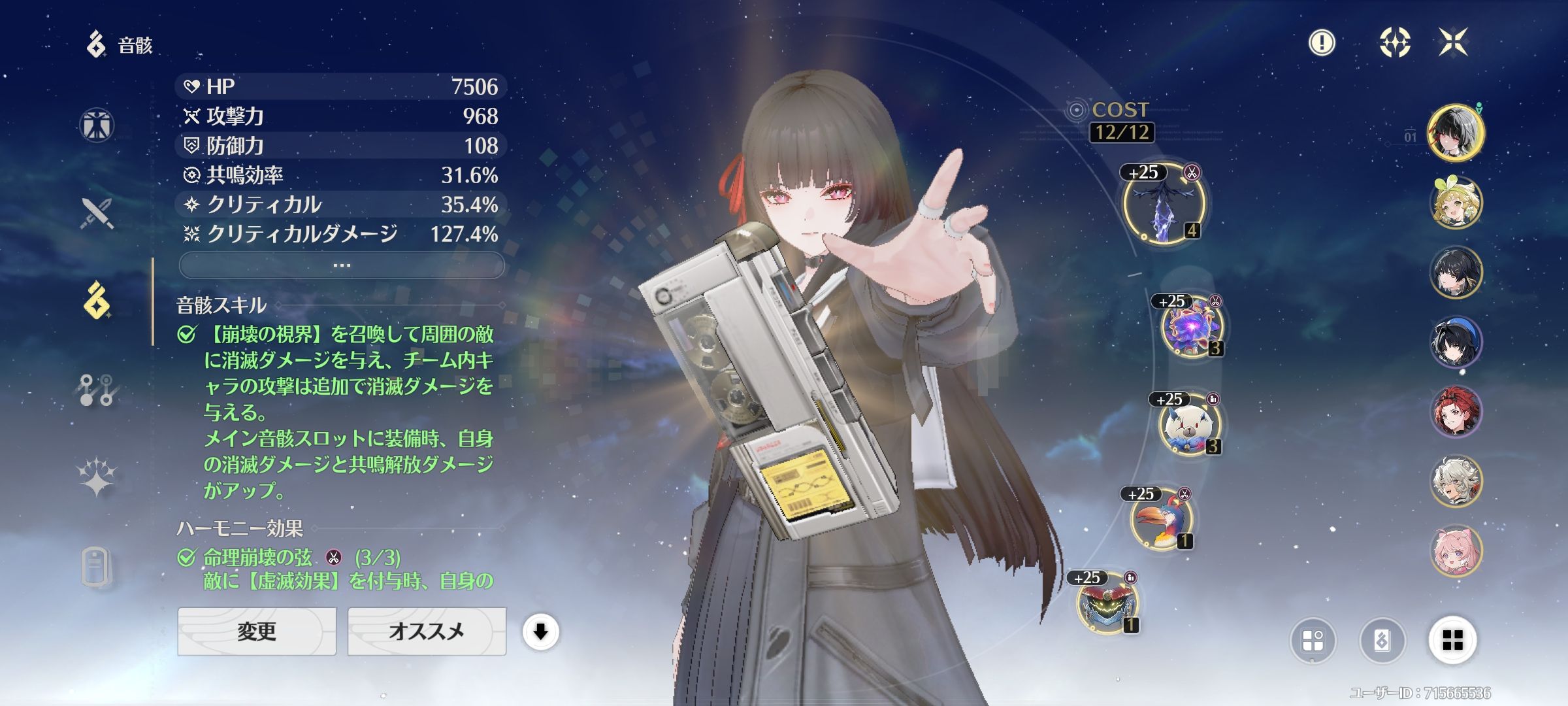Choose the red-haired character portrait
The image size is (1568, 706).
[1455, 412]
